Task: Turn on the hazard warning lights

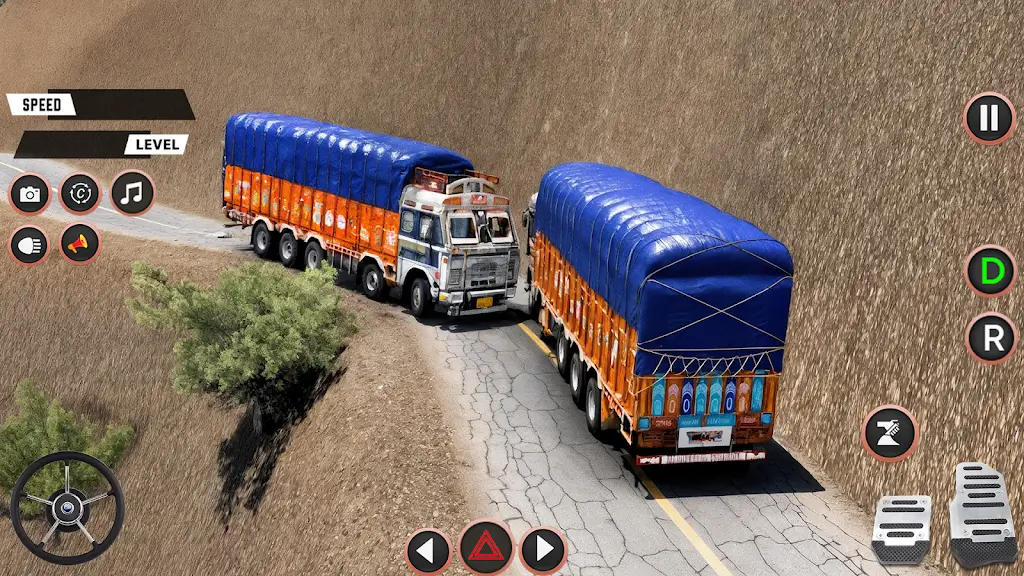Action: pos(486,548)
